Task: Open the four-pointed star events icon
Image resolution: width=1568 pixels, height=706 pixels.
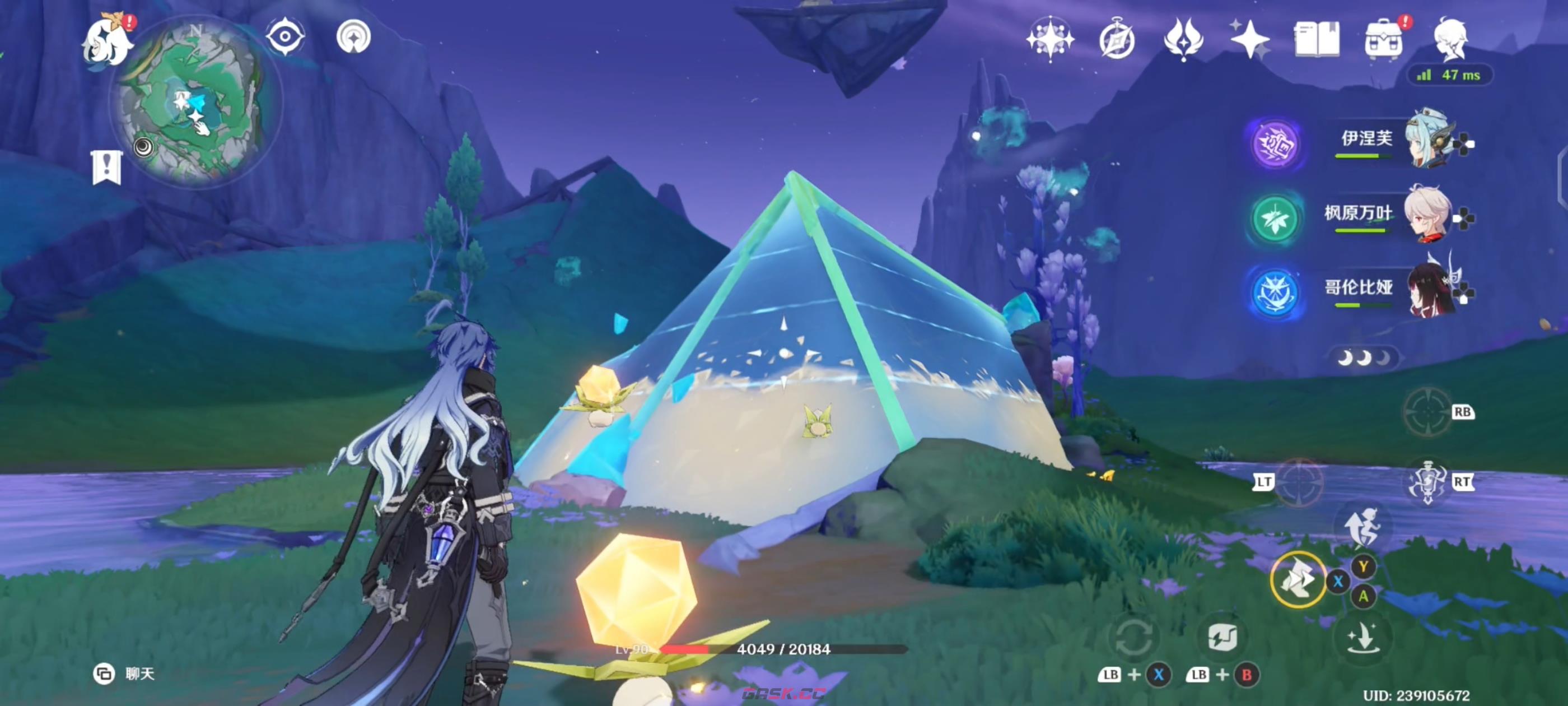Action: 1249,40
